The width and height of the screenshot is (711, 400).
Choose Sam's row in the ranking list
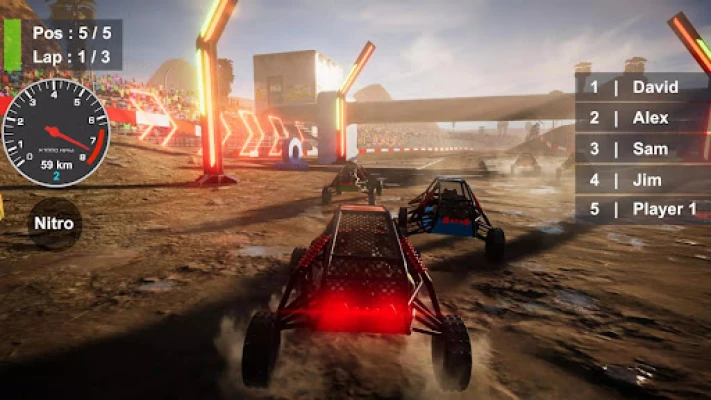tap(640, 149)
